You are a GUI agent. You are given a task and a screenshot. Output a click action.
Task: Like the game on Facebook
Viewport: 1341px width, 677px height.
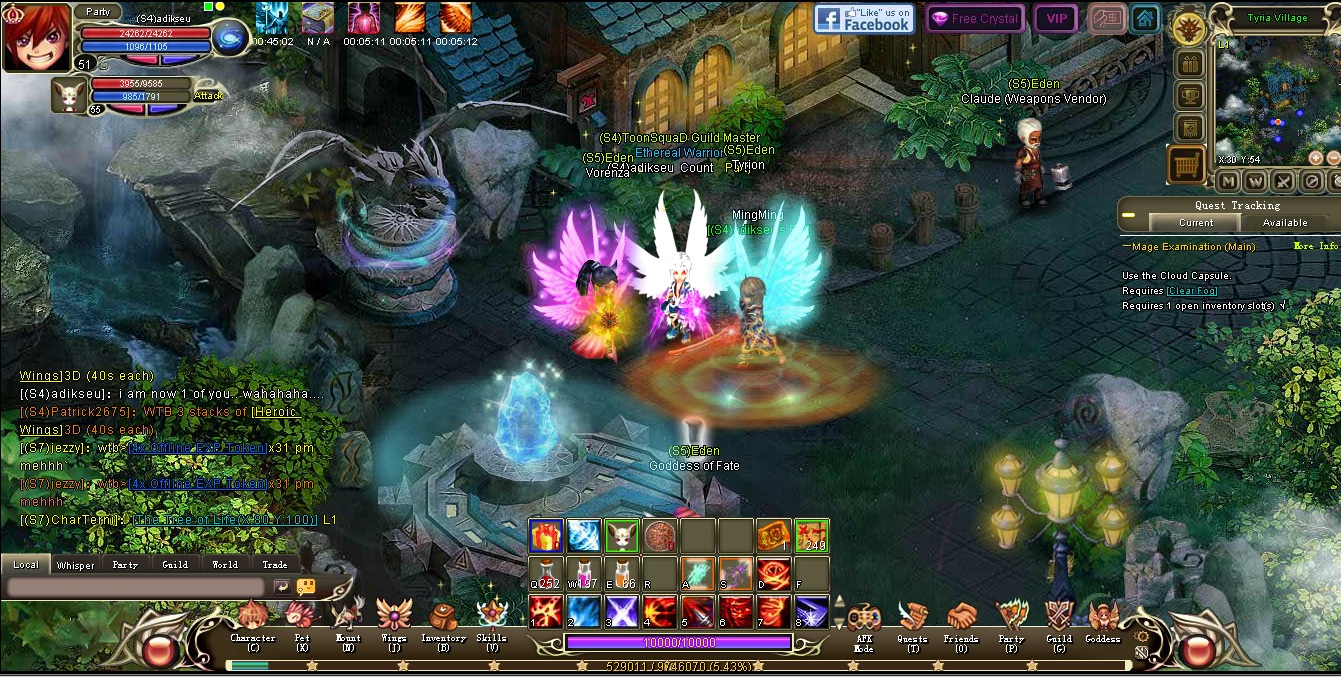[x=864, y=19]
